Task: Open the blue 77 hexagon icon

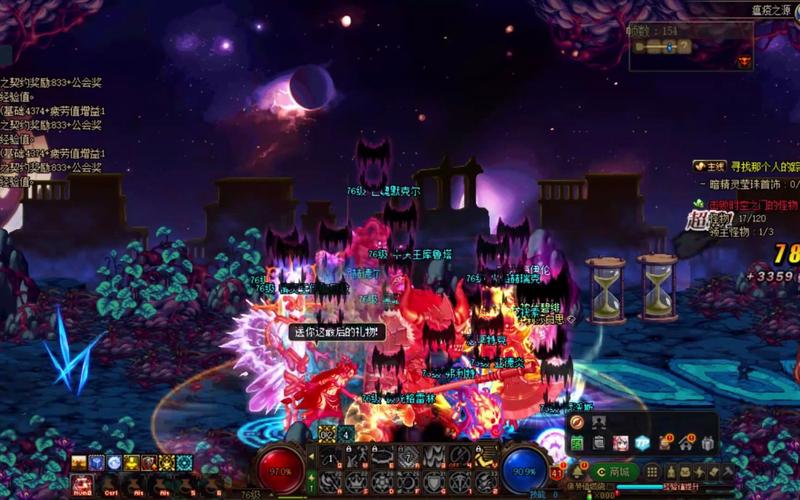Action: (642, 443)
